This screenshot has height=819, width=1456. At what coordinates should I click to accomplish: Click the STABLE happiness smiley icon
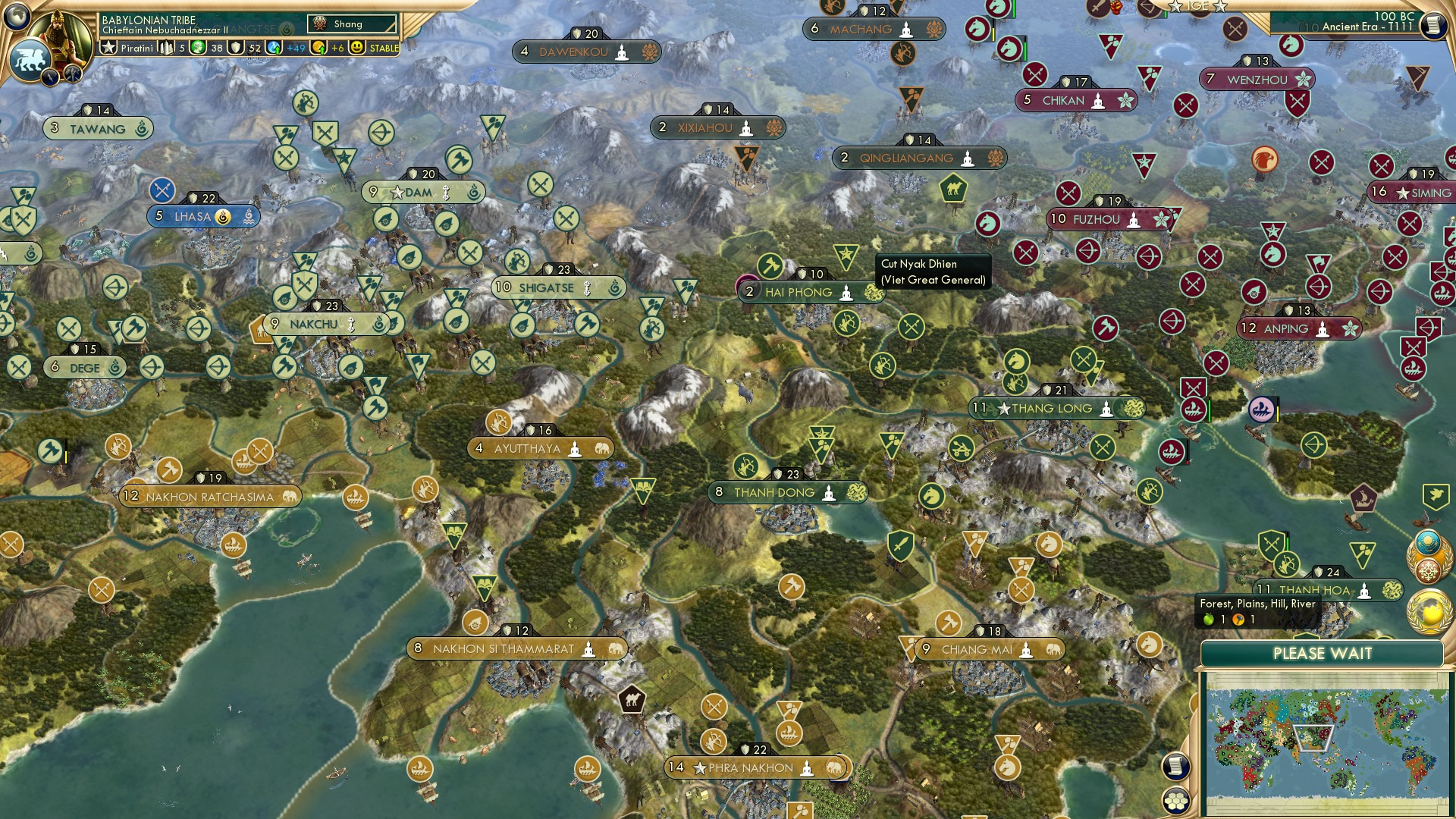(355, 47)
